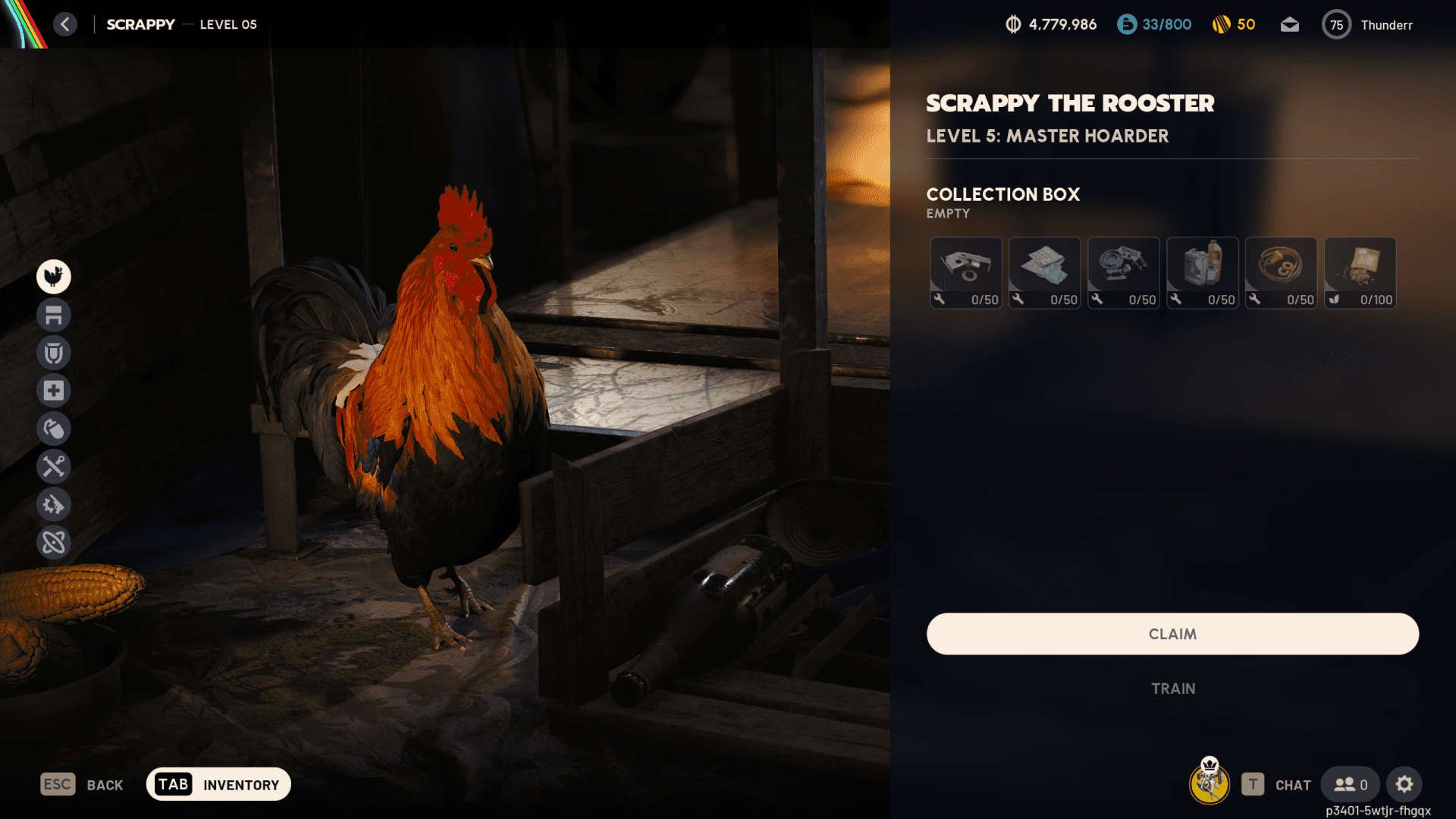
Task: Open the grenade explosives station icon
Action: coord(54,428)
